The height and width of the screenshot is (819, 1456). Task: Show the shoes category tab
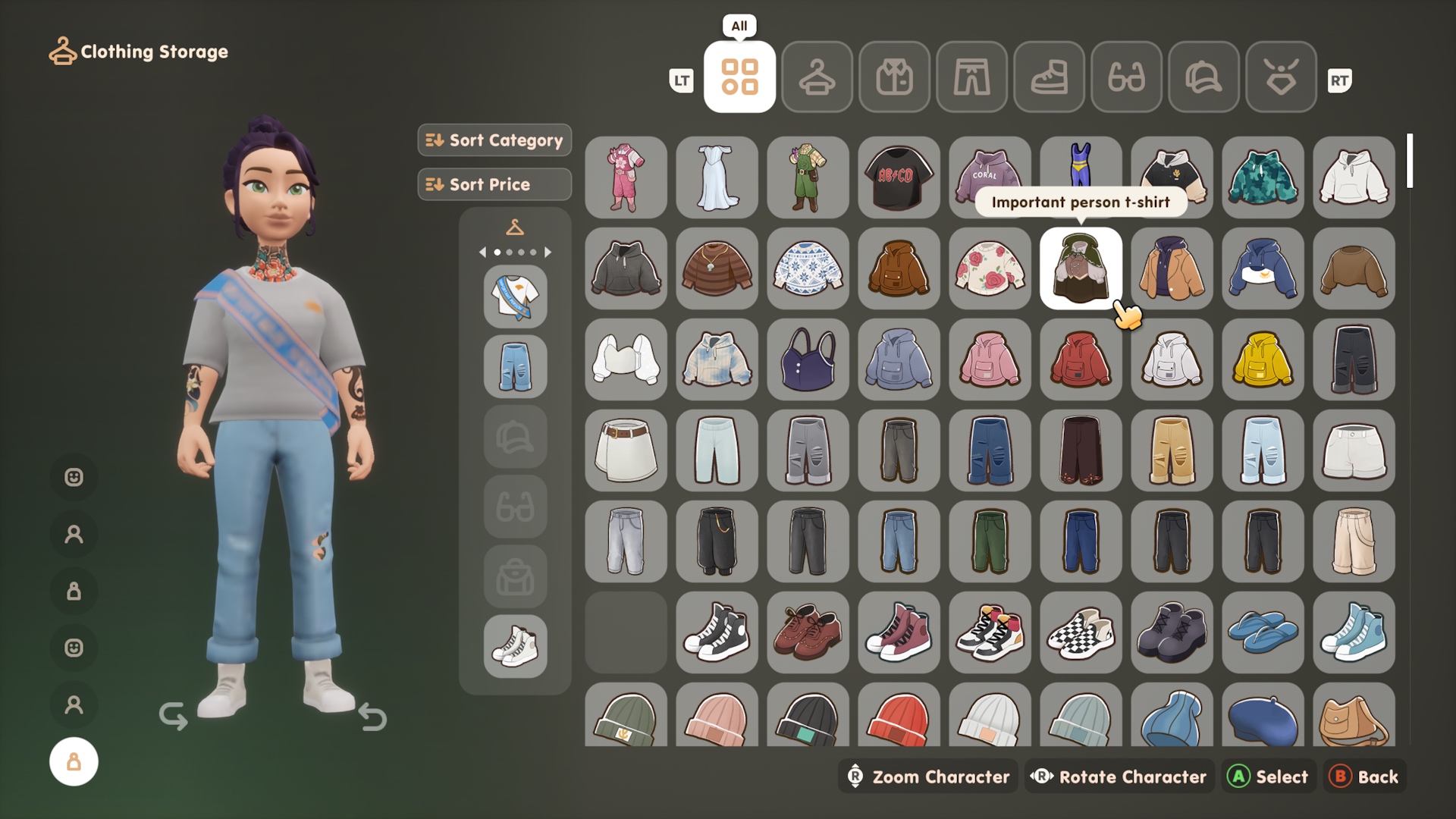tap(1049, 77)
